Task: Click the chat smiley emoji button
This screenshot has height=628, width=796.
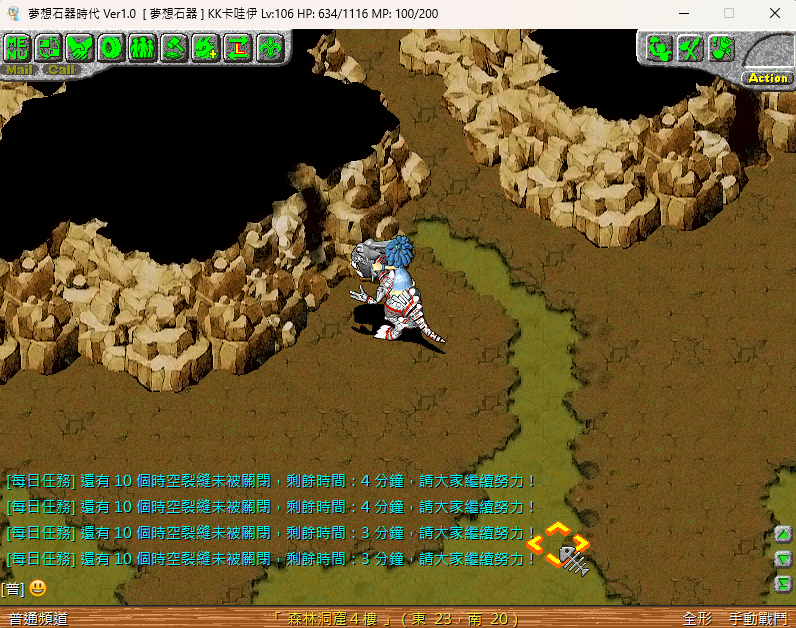Action: pyautogui.click(x=38, y=588)
